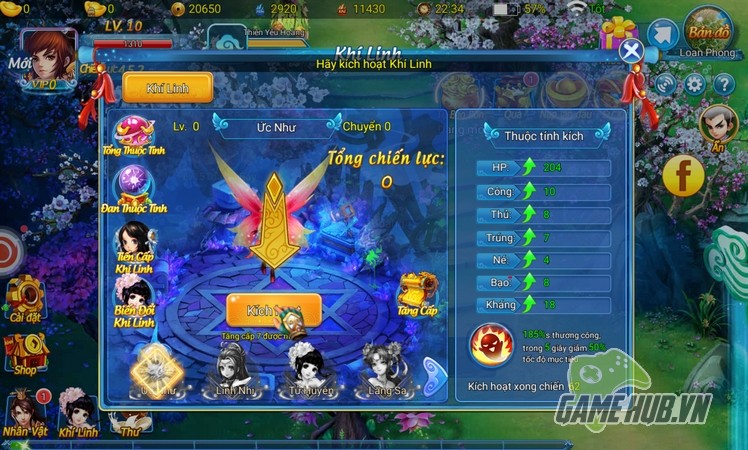
Task: Click the Facebook button
Action: click(x=683, y=176)
